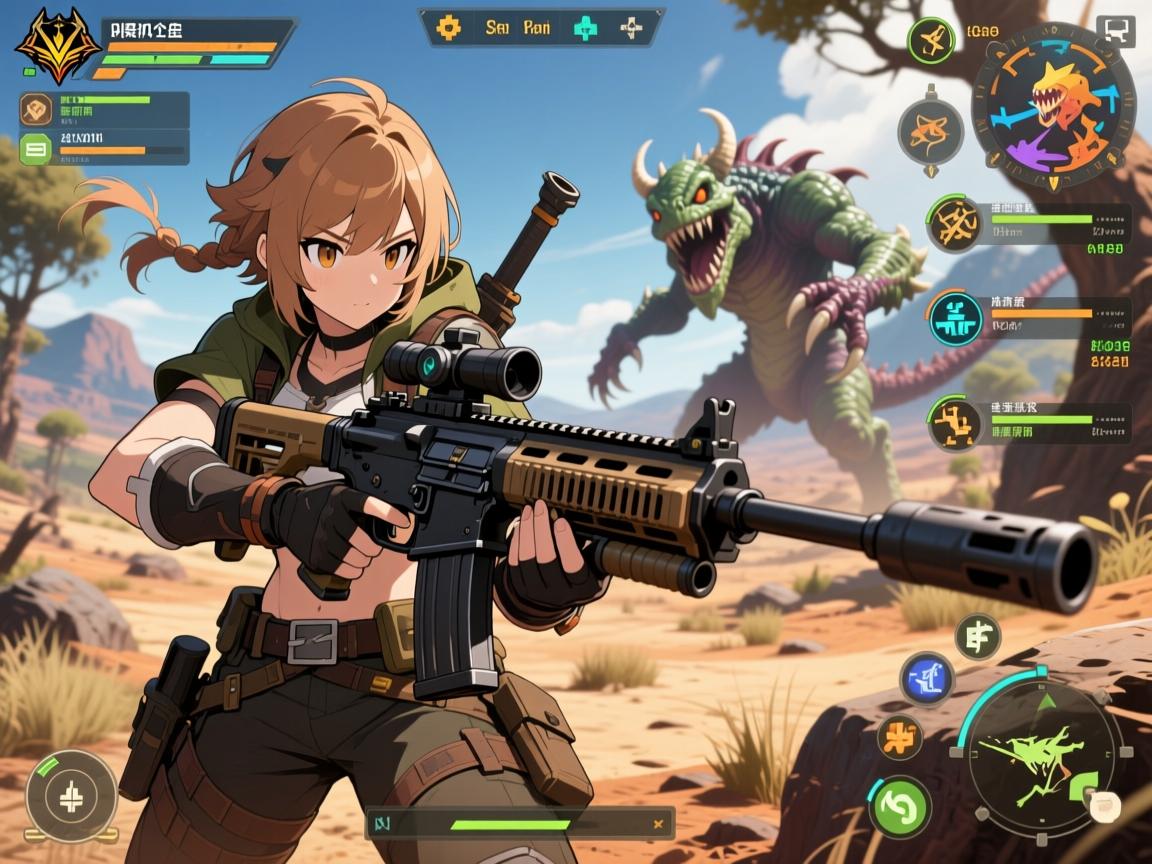
Task: Activate the cyan glyph skill icon
Action: click(x=956, y=318)
